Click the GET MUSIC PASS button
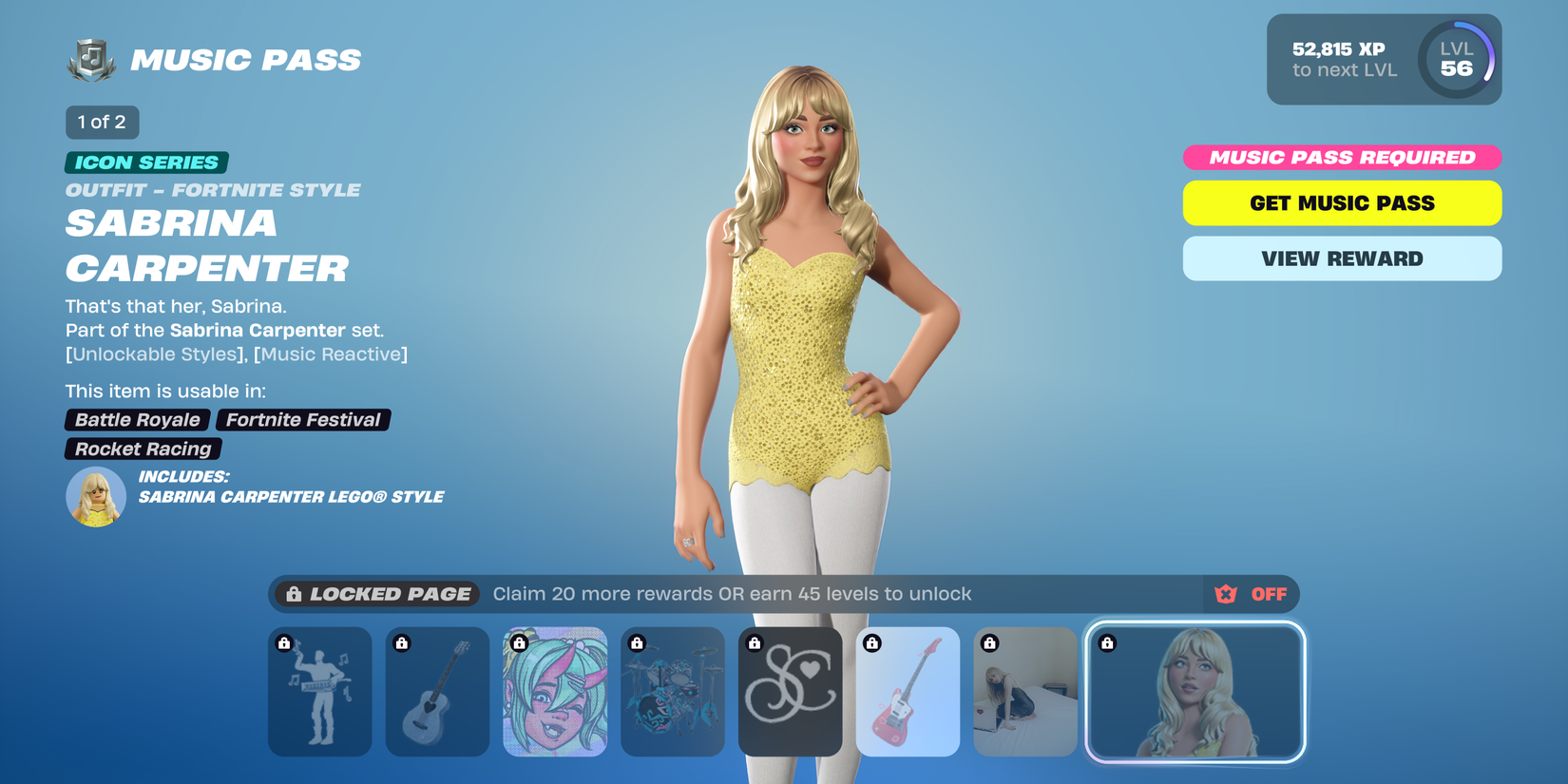This screenshot has width=1568, height=784. tap(1341, 202)
